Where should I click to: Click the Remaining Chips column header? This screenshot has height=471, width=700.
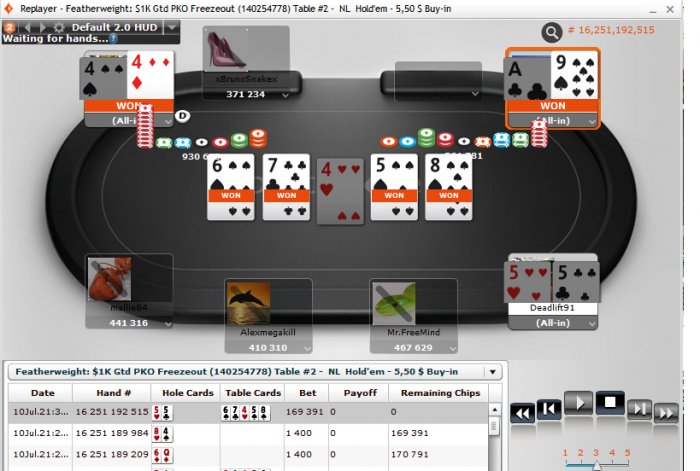(x=442, y=393)
